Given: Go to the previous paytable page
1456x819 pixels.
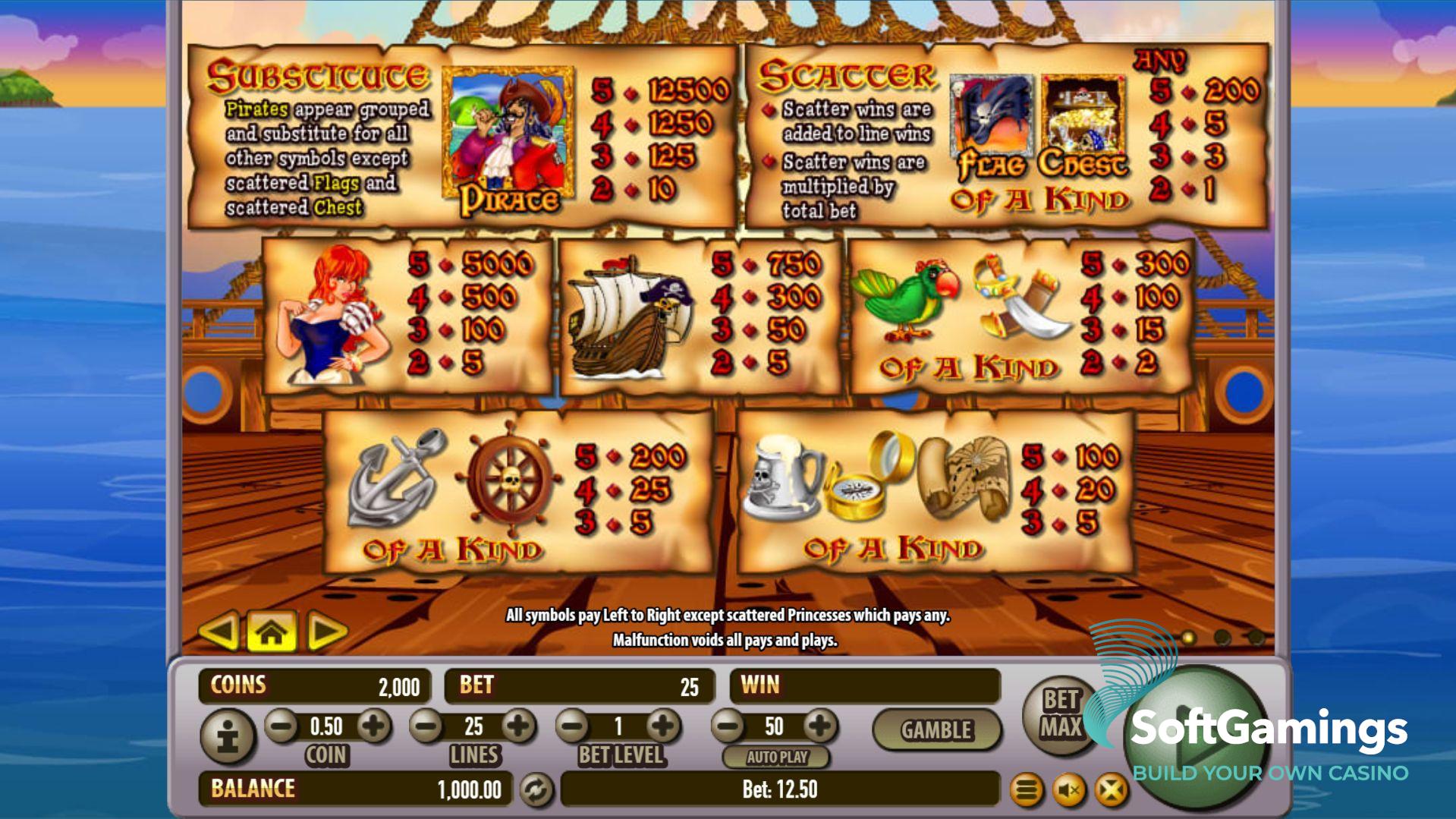Looking at the screenshot, I should pyautogui.click(x=219, y=632).
